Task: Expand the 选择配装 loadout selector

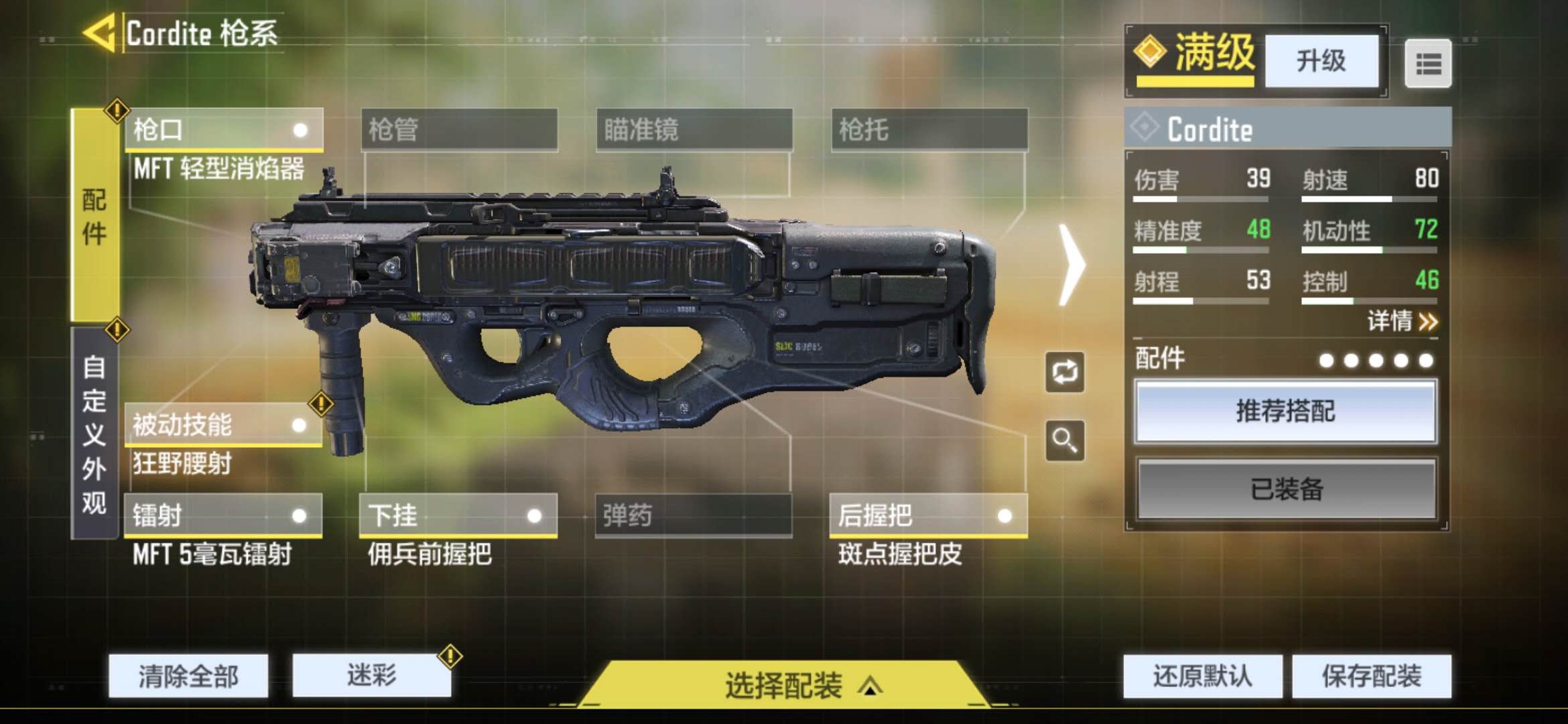Action: [784, 685]
